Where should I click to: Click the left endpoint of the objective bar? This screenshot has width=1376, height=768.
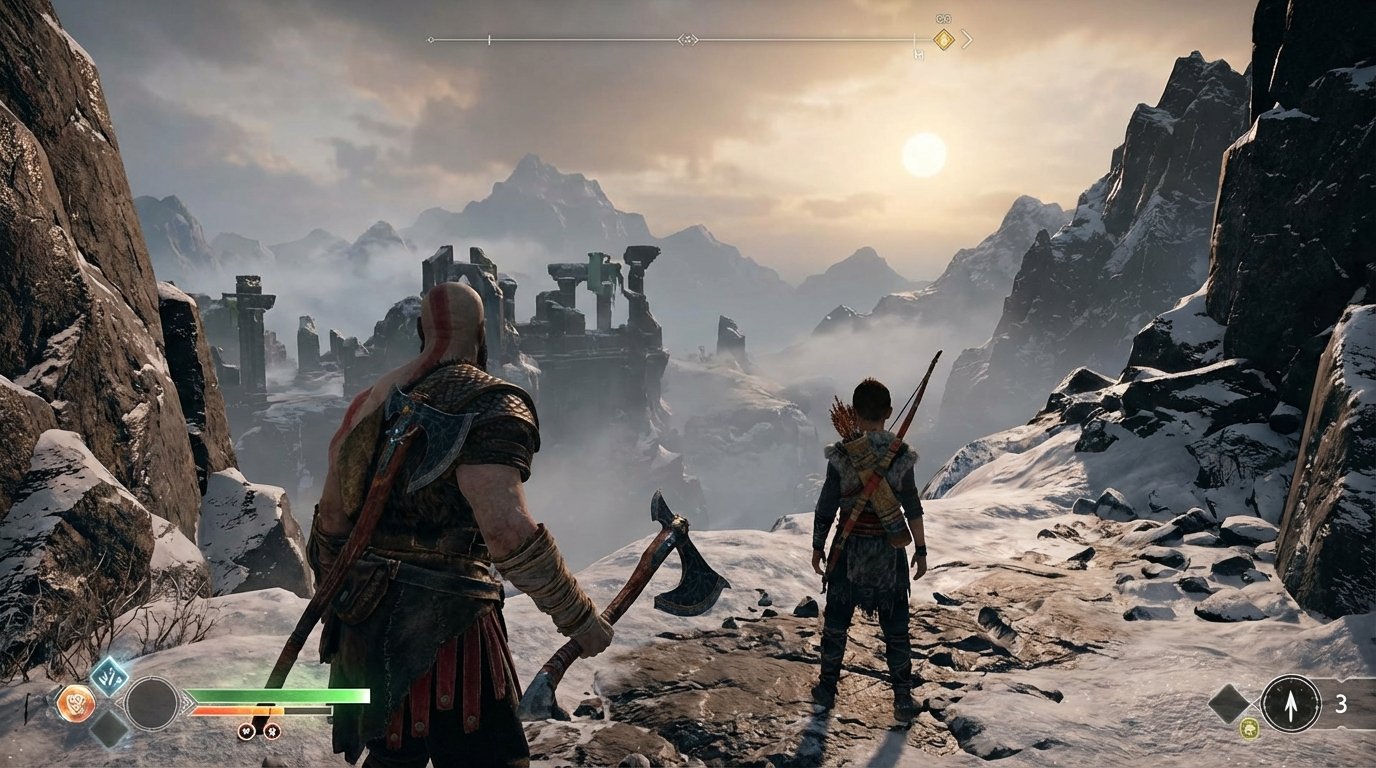click(432, 39)
